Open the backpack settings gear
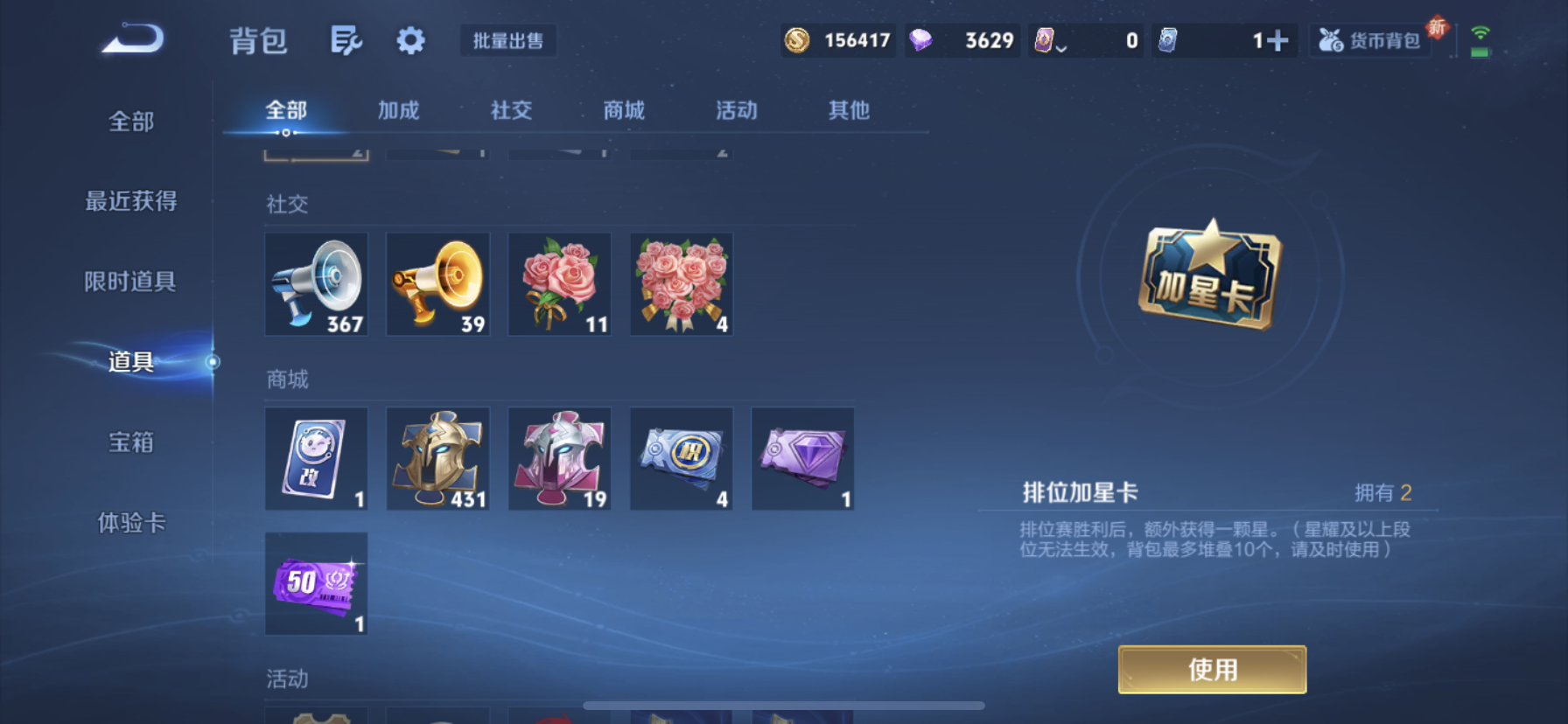The image size is (1568, 724). 410,40
